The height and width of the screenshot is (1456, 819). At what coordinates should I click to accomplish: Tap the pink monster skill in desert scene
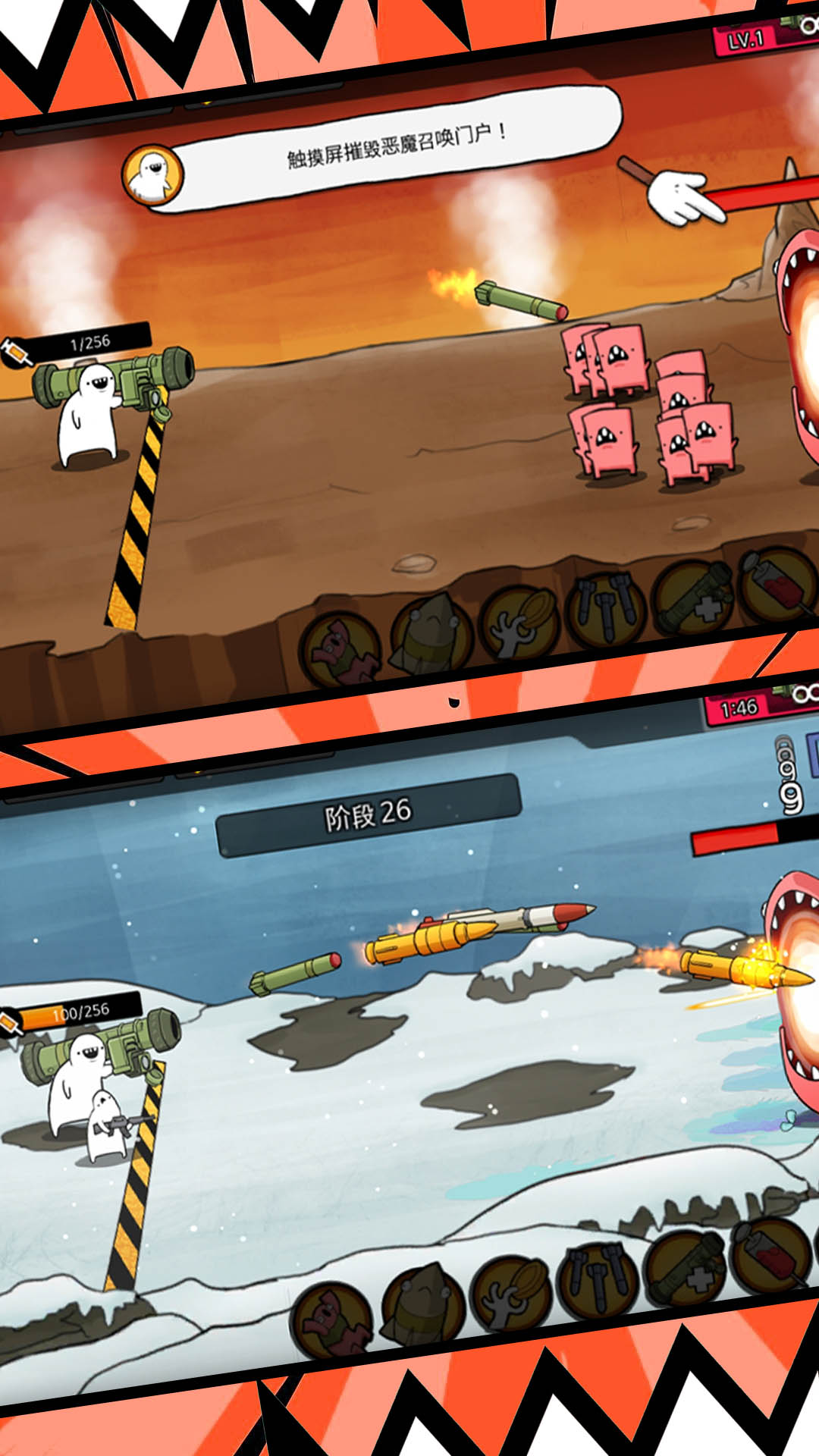[x=341, y=649]
